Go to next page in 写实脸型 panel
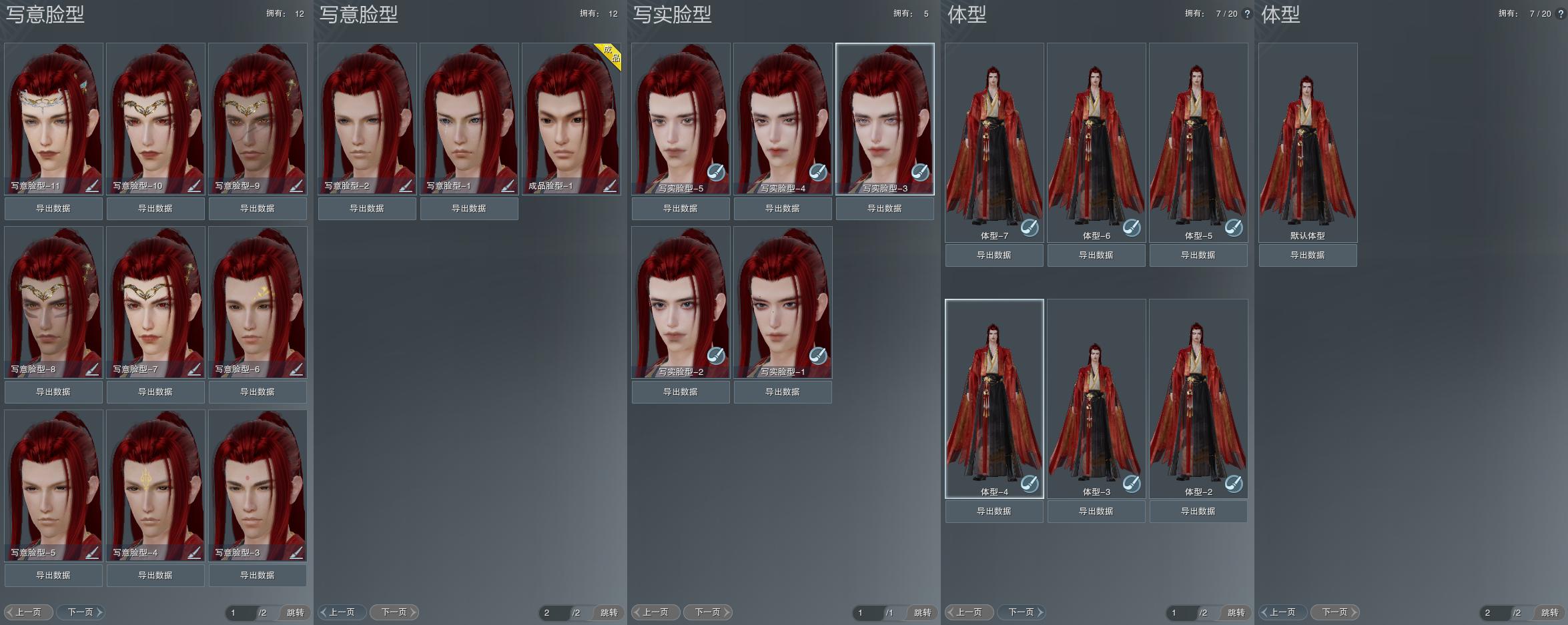This screenshot has width=1568, height=625. pyautogui.click(x=708, y=612)
